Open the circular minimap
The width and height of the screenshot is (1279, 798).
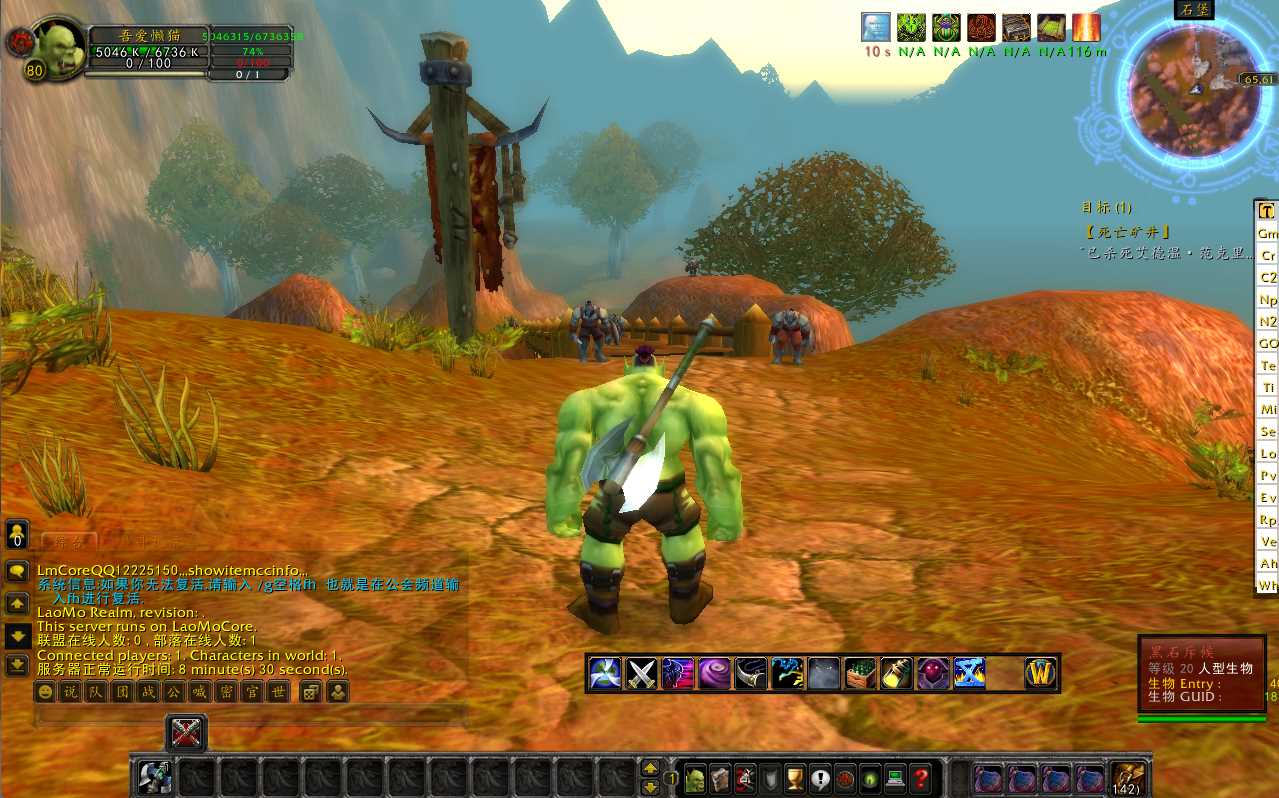tap(1190, 90)
